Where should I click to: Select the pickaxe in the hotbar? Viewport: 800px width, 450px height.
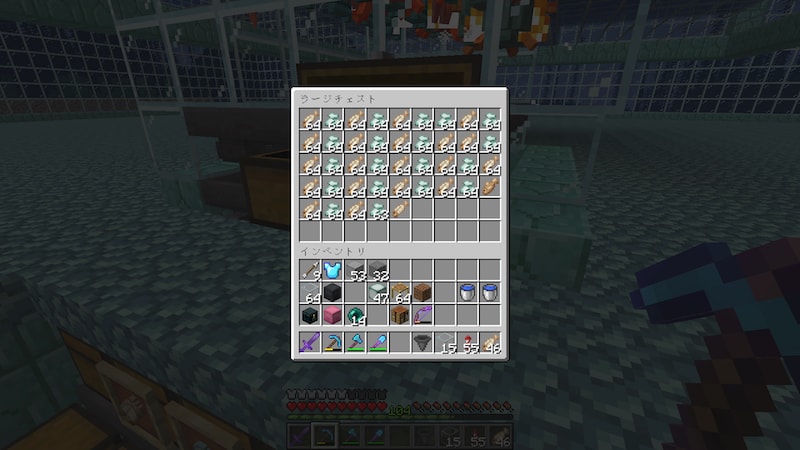(x=332, y=344)
